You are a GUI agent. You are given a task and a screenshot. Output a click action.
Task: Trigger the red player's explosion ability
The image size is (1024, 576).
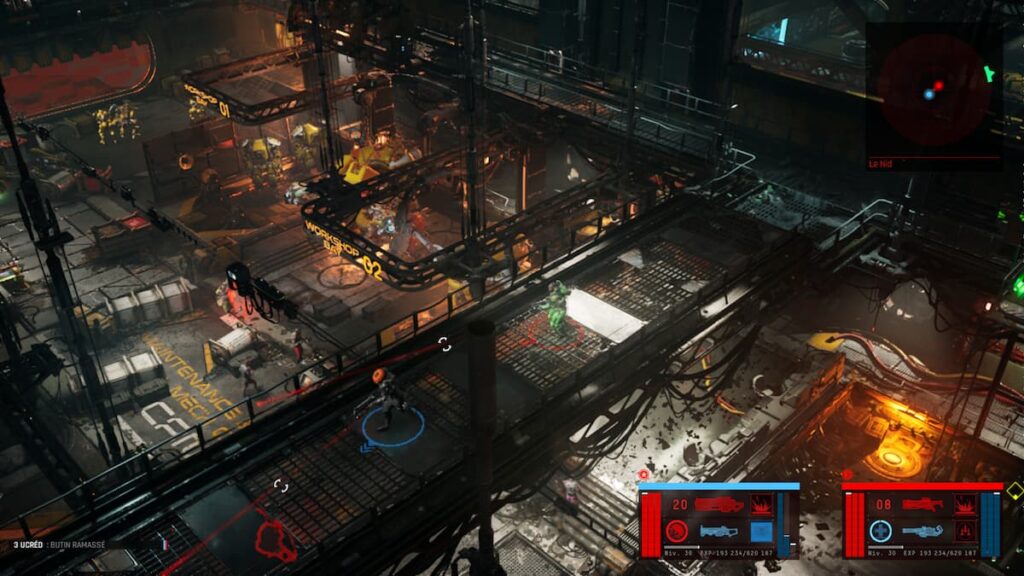pos(965,505)
